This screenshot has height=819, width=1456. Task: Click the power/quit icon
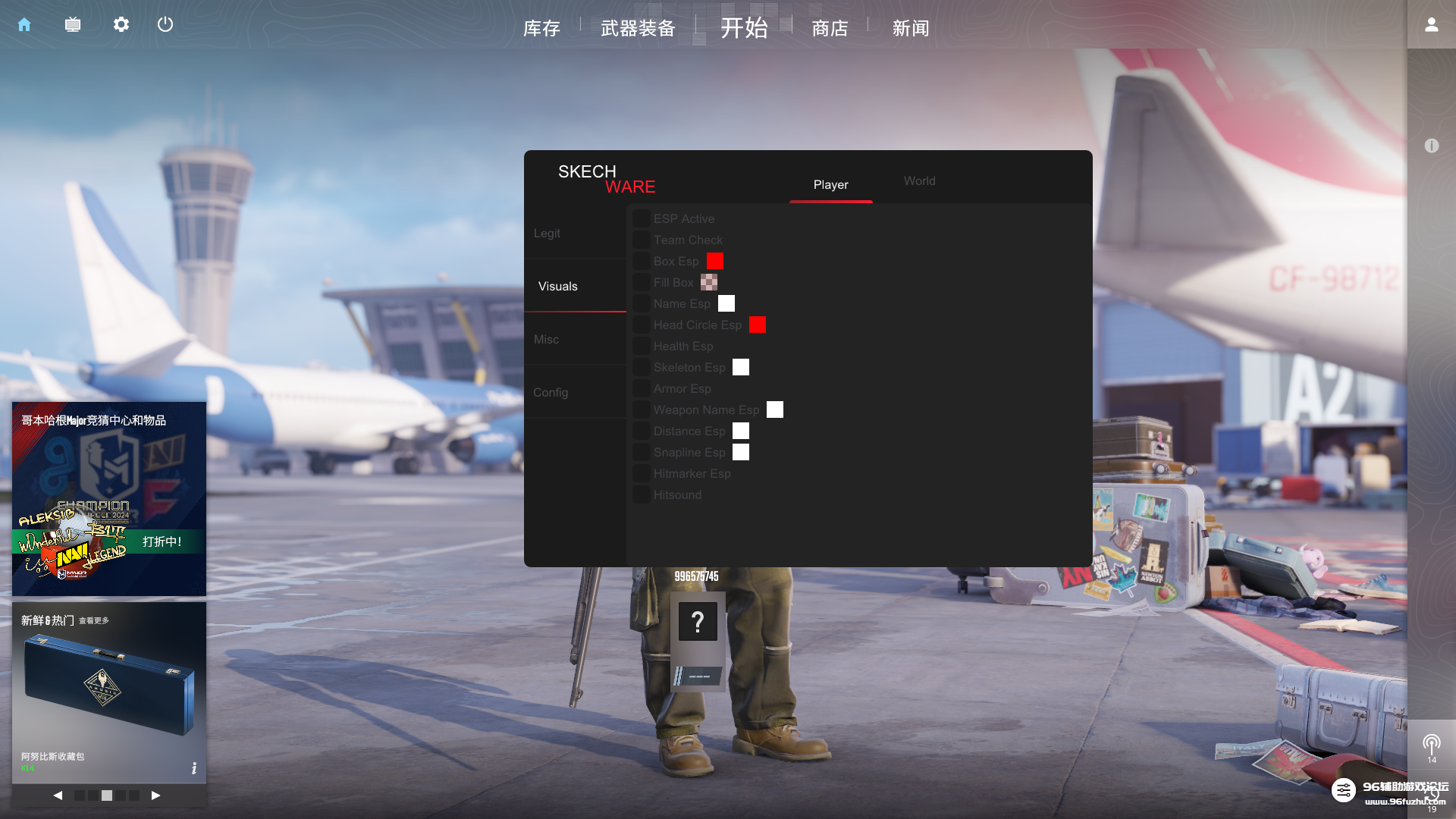point(165,24)
